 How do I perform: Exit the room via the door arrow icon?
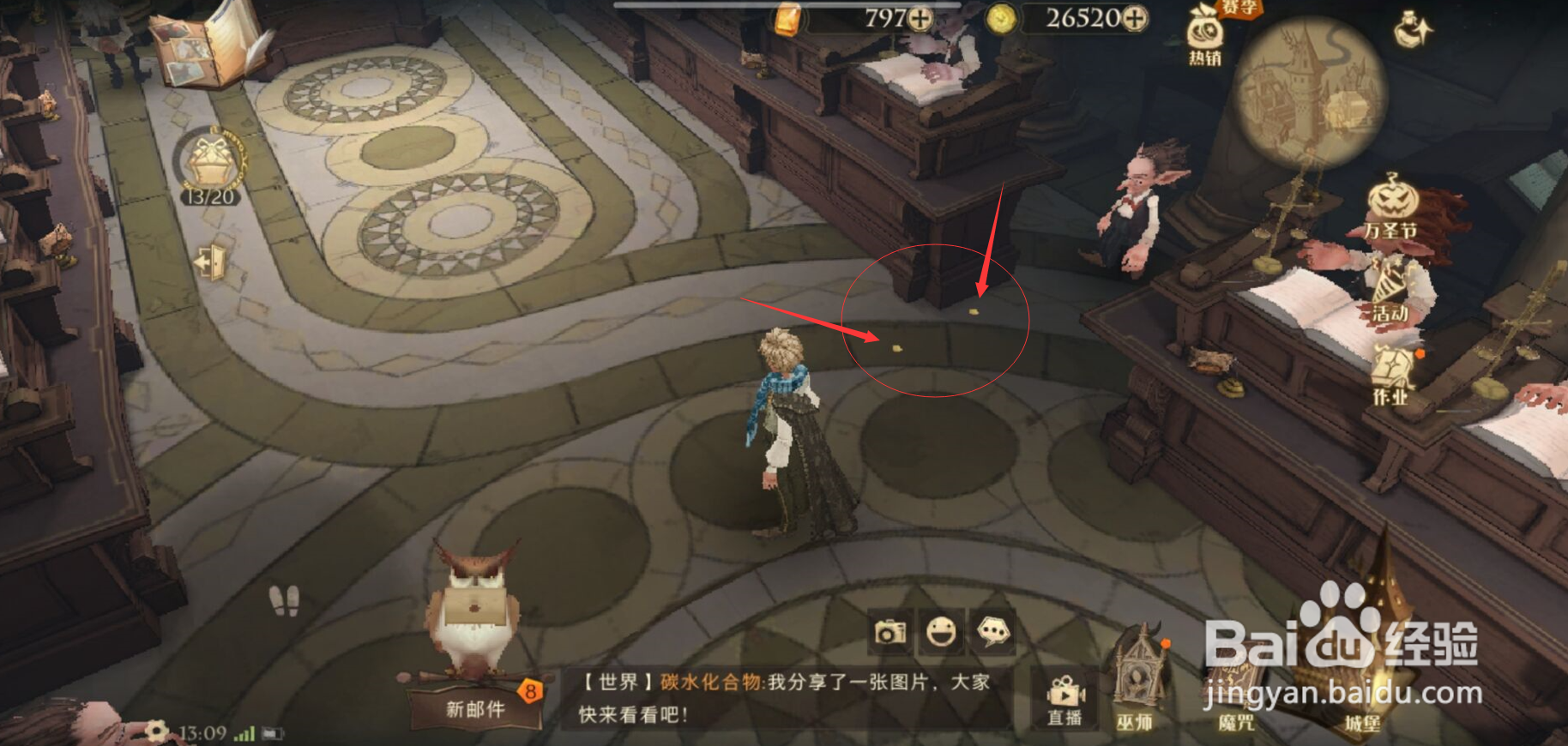tap(208, 262)
